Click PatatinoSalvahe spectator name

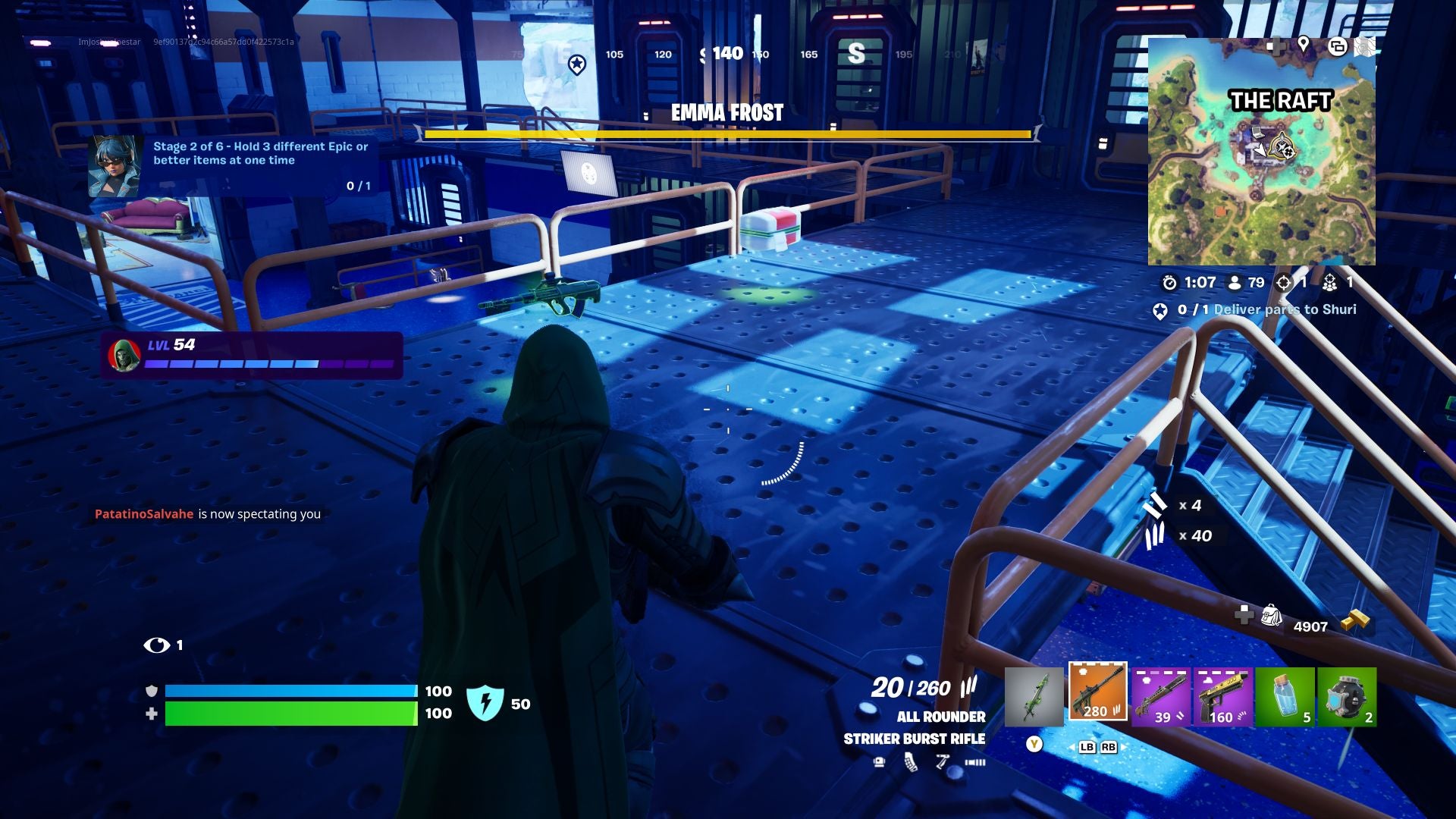pyautogui.click(x=144, y=513)
